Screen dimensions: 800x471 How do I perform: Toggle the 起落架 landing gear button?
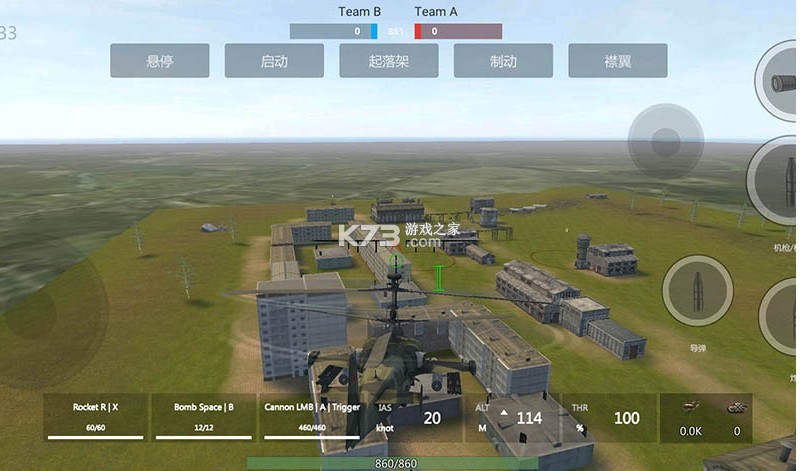tap(389, 61)
